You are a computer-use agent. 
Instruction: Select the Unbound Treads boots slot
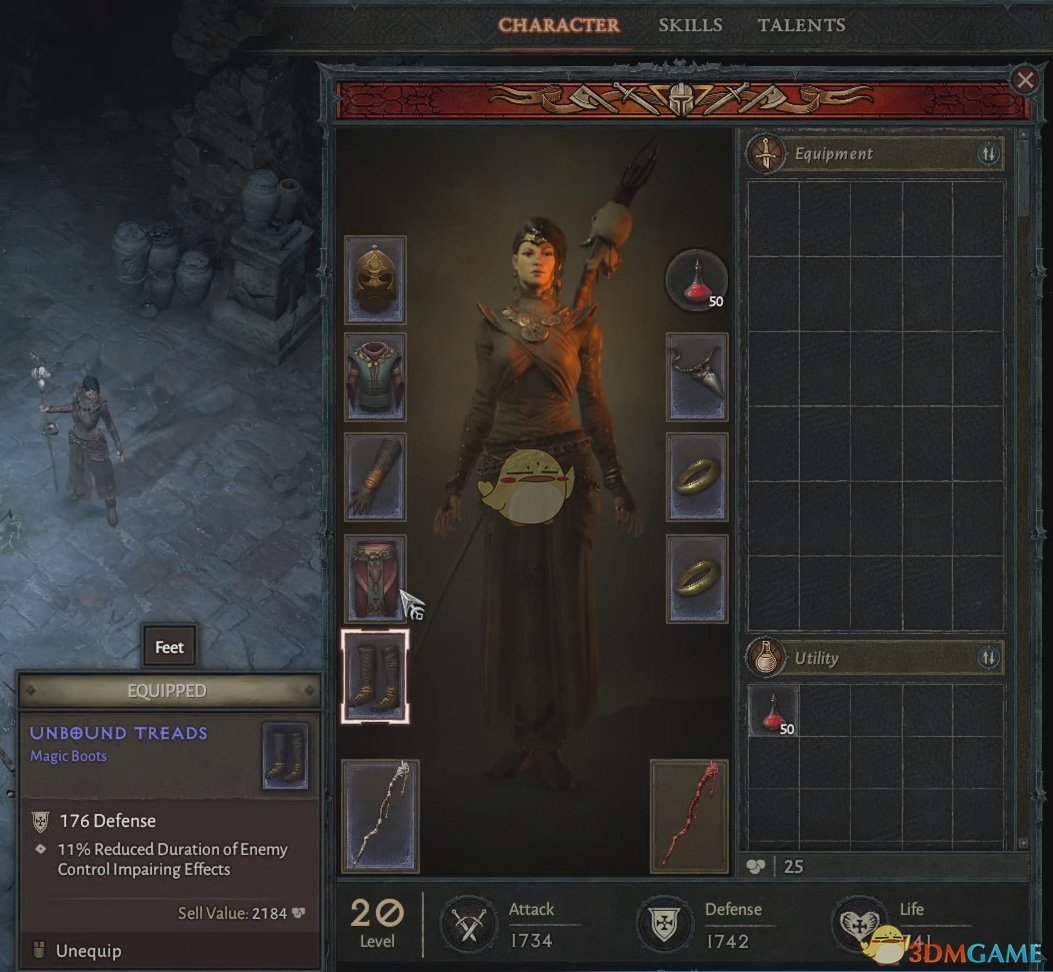coord(375,675)
